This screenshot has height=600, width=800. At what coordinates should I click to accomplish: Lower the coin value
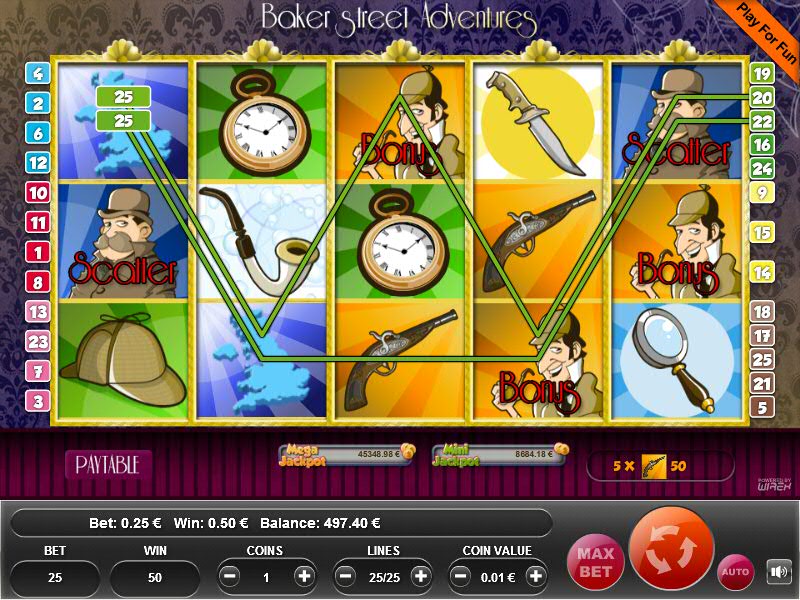click(461, 576)
